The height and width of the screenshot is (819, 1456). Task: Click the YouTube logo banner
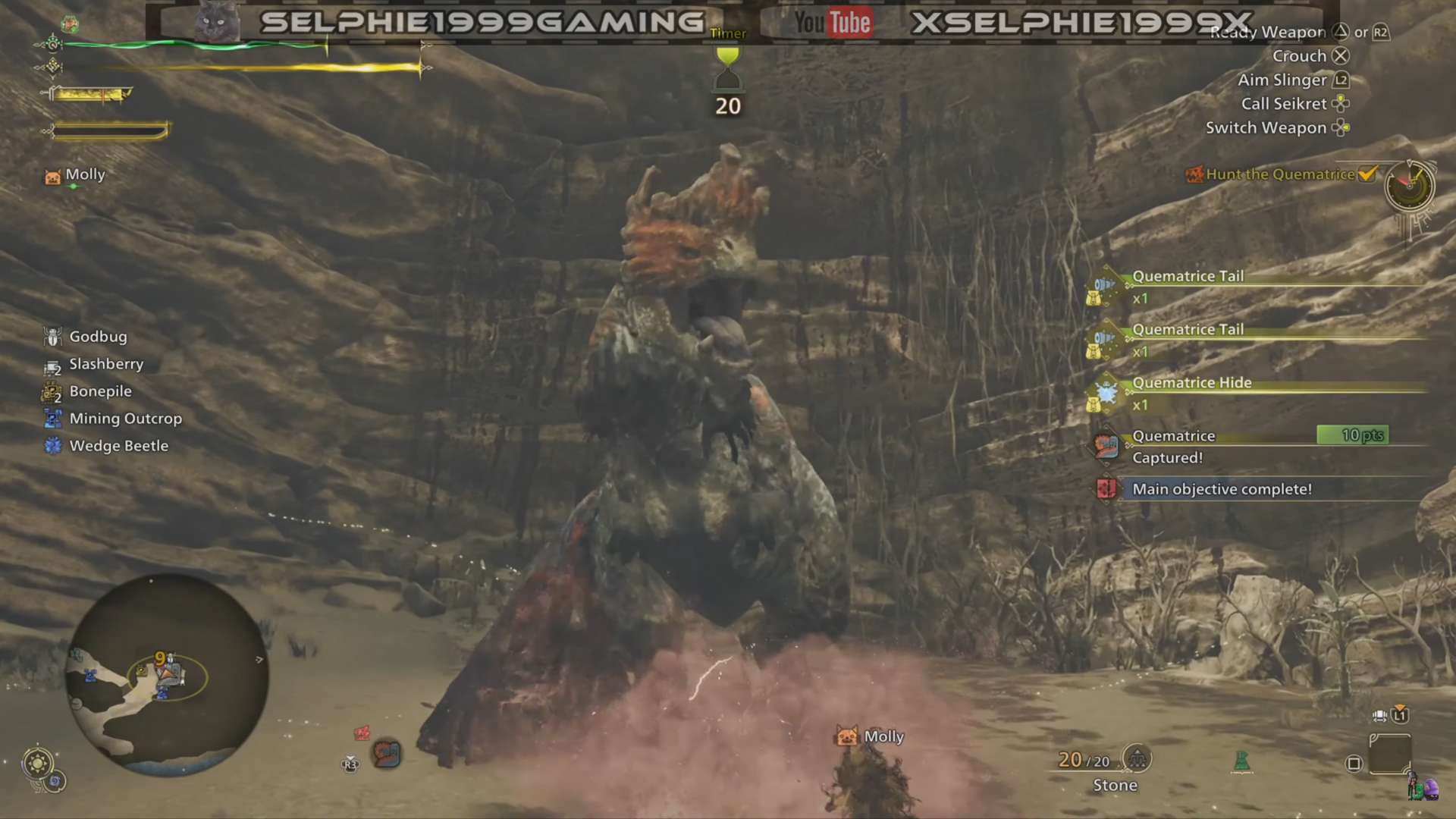pos(831,22)
